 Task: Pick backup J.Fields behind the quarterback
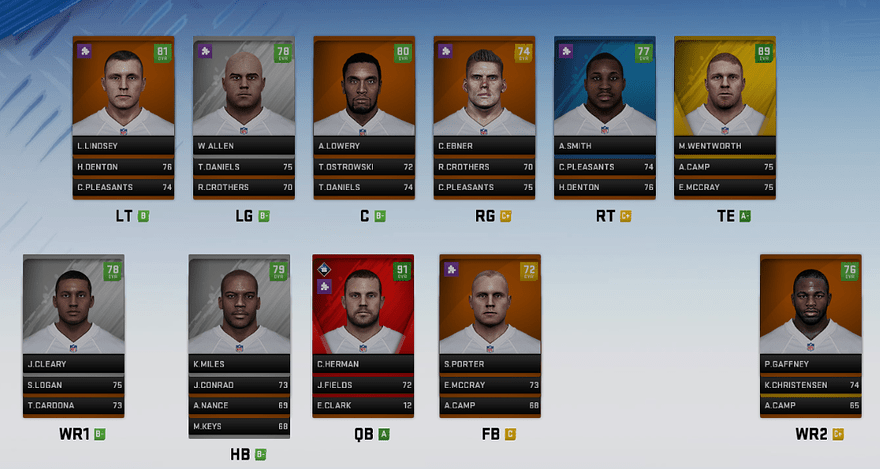[363, 384]
